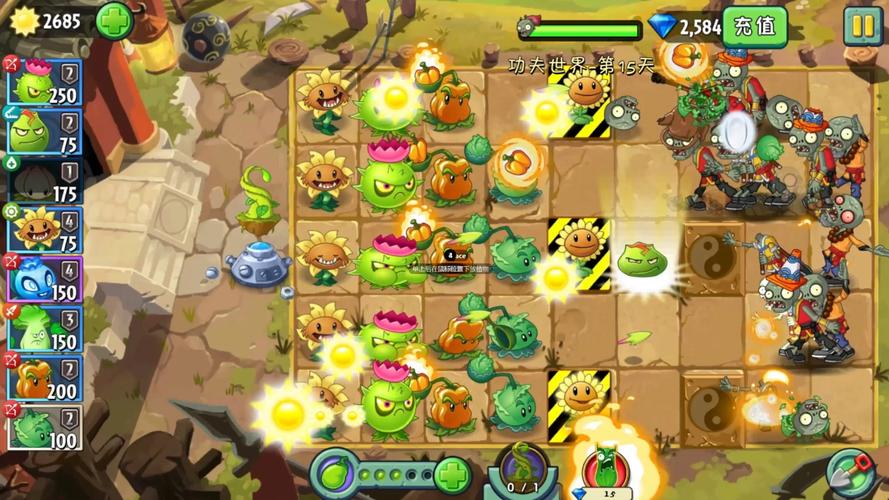Tap the green 充值 recharge button
The height and width of the screenshot is (500, 889).
point(755,26)
